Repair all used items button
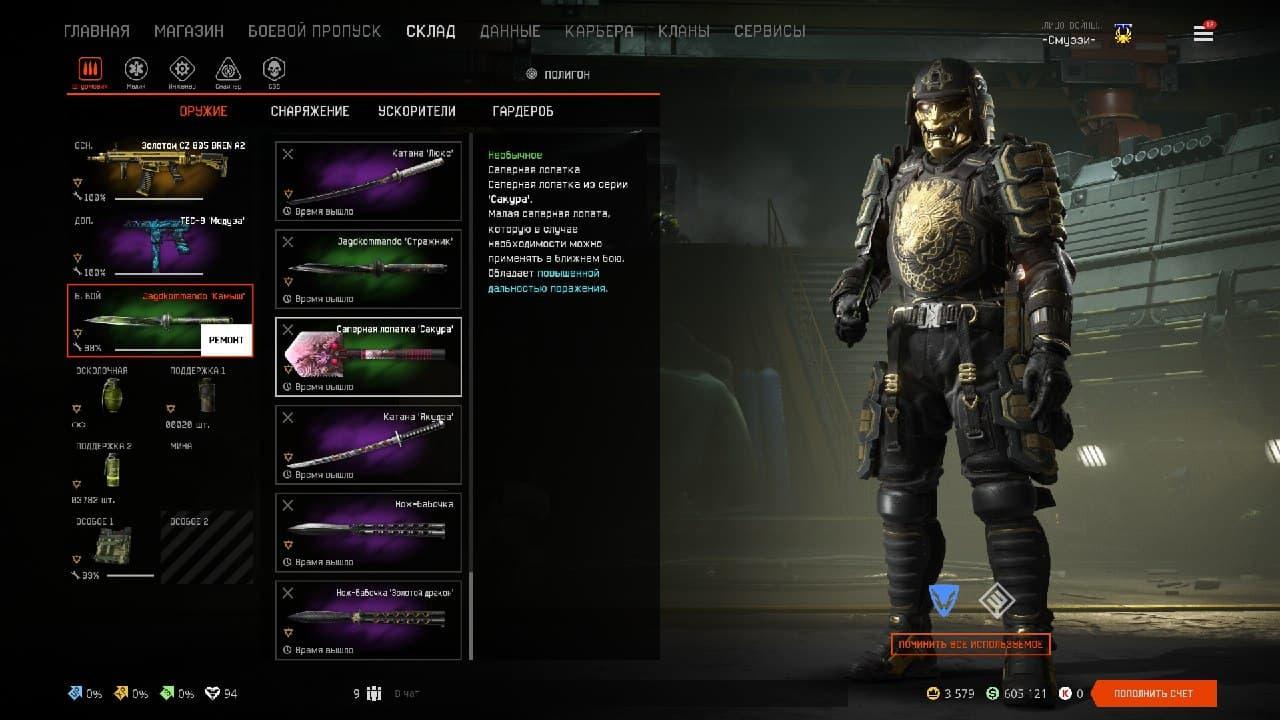The image size is (1280, 720). (970, 644)
